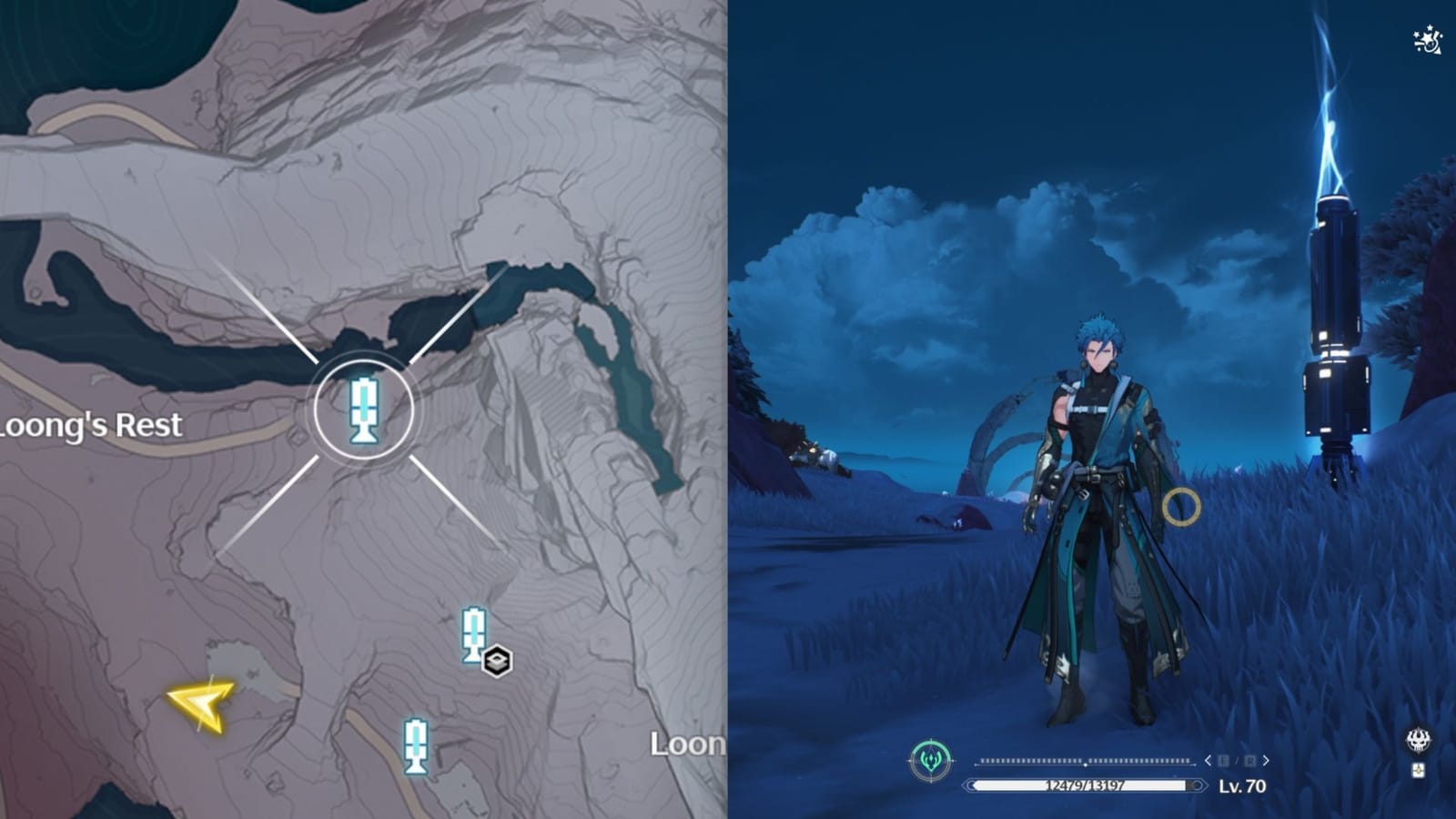
Task: Click the skull challenge icon above the HUD
Action: (x=1416, y=742)
